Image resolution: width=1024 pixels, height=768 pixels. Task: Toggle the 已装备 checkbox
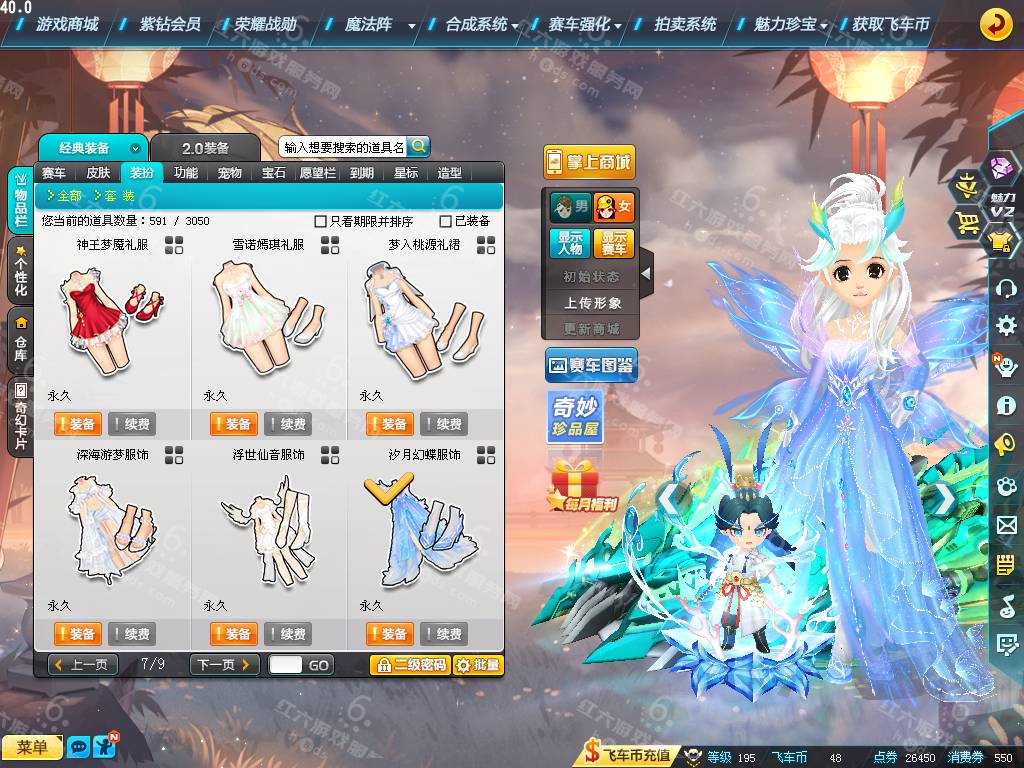click(x=446, y=221)
